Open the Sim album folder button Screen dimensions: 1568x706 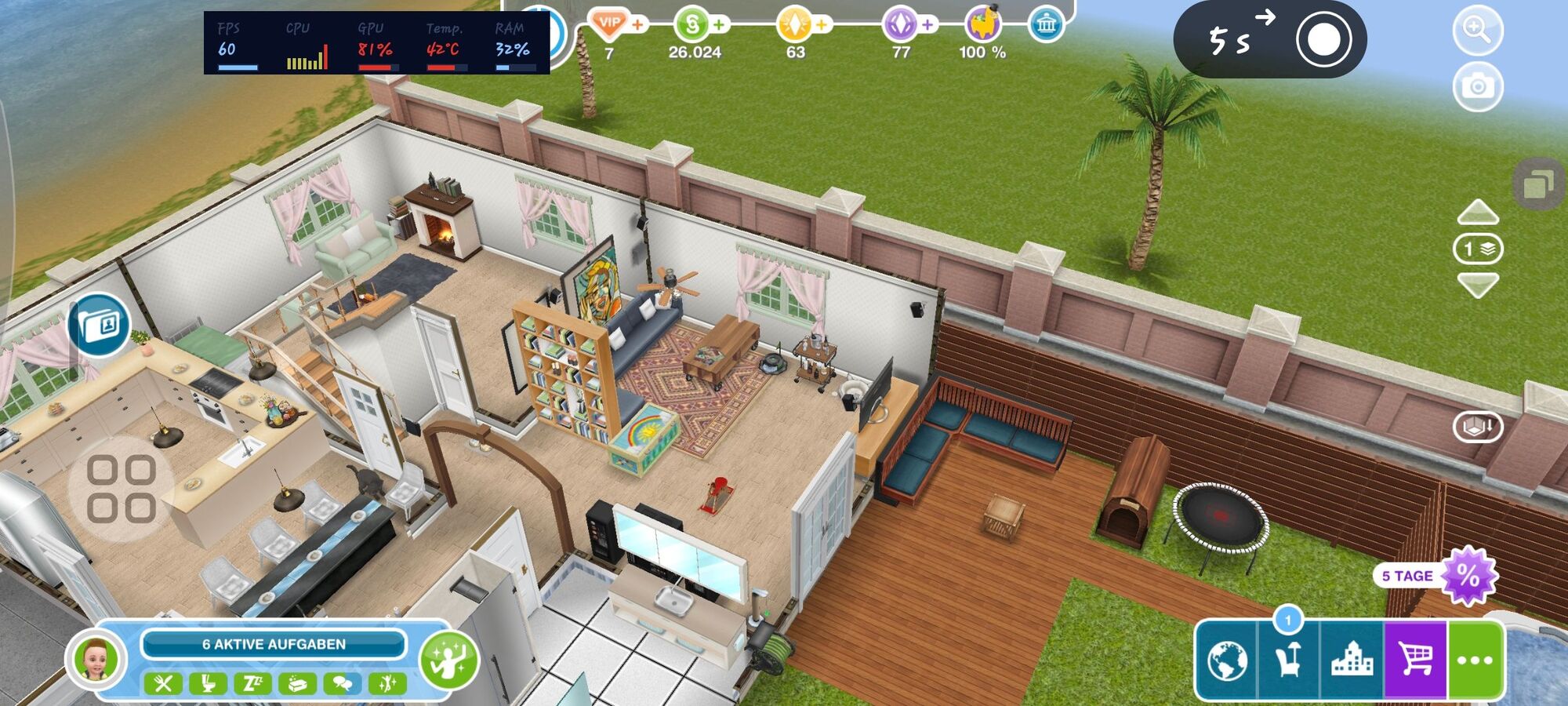tap(100, 325)
